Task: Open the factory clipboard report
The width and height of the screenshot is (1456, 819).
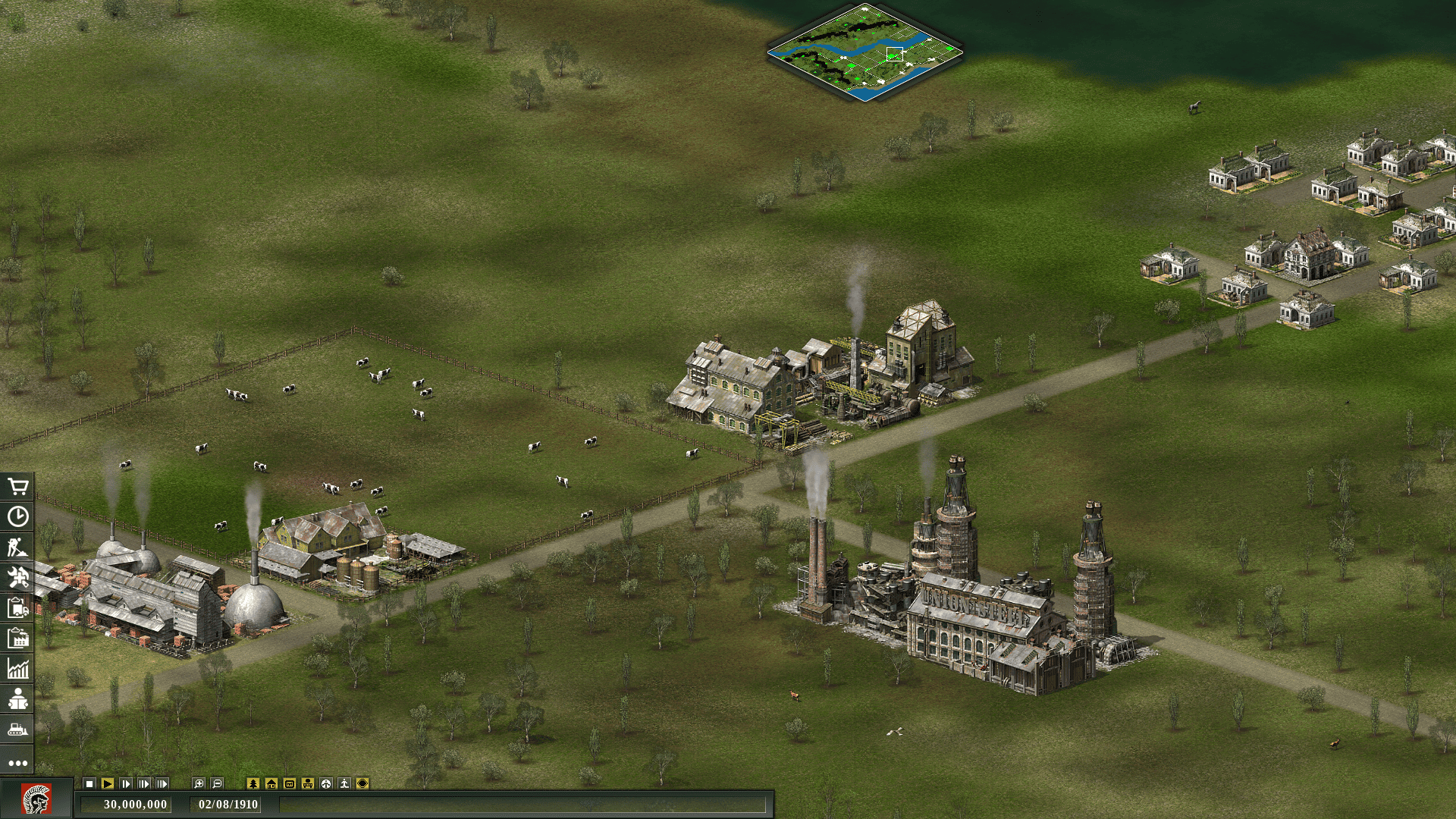Action: coord(17,638)
